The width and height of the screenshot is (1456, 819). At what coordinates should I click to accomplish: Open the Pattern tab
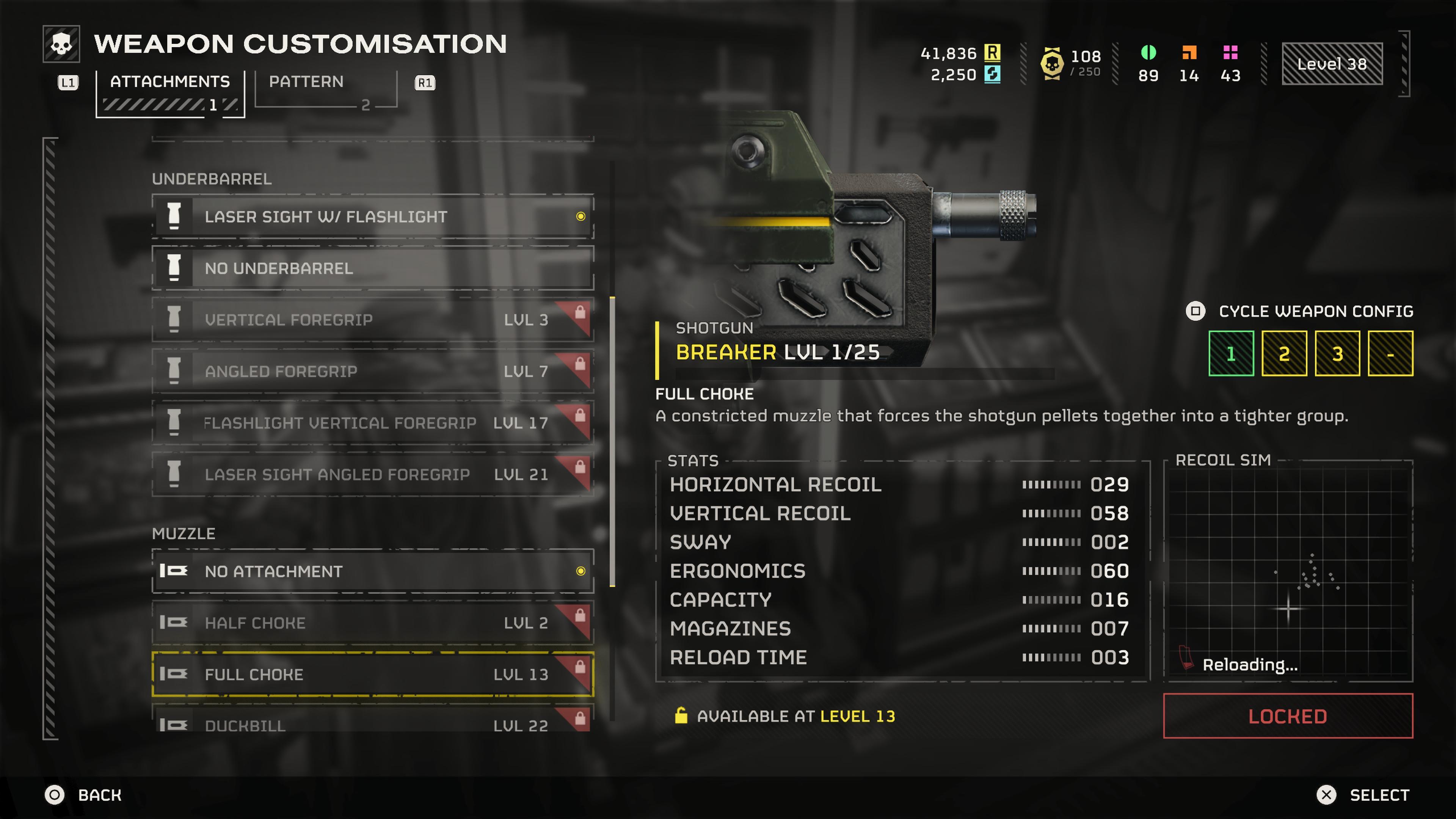(306, 83)
